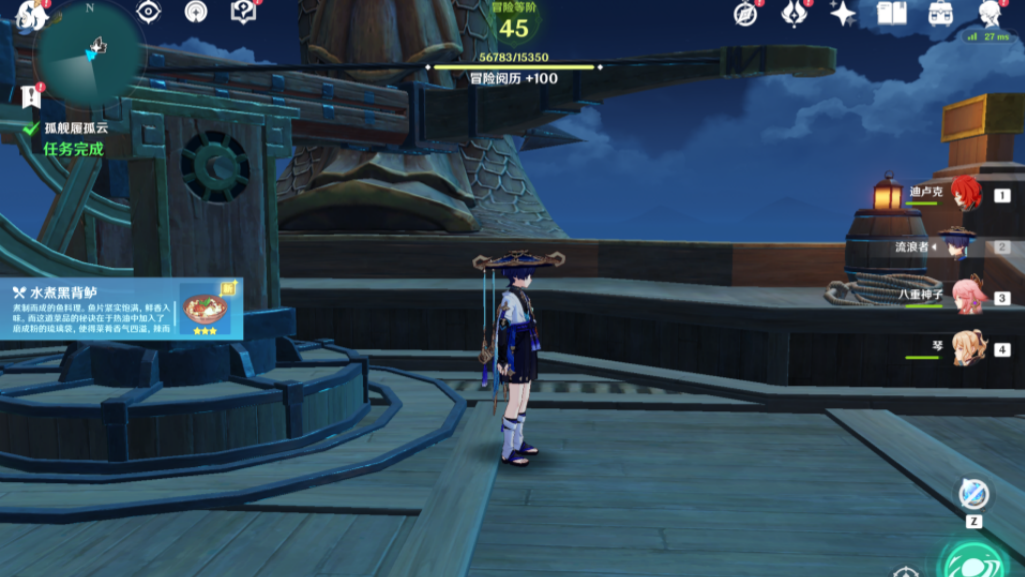Open the winged battle pass icon
Image resolution: width=1025 pixels, height=577 pixels.
coord(794,14)
